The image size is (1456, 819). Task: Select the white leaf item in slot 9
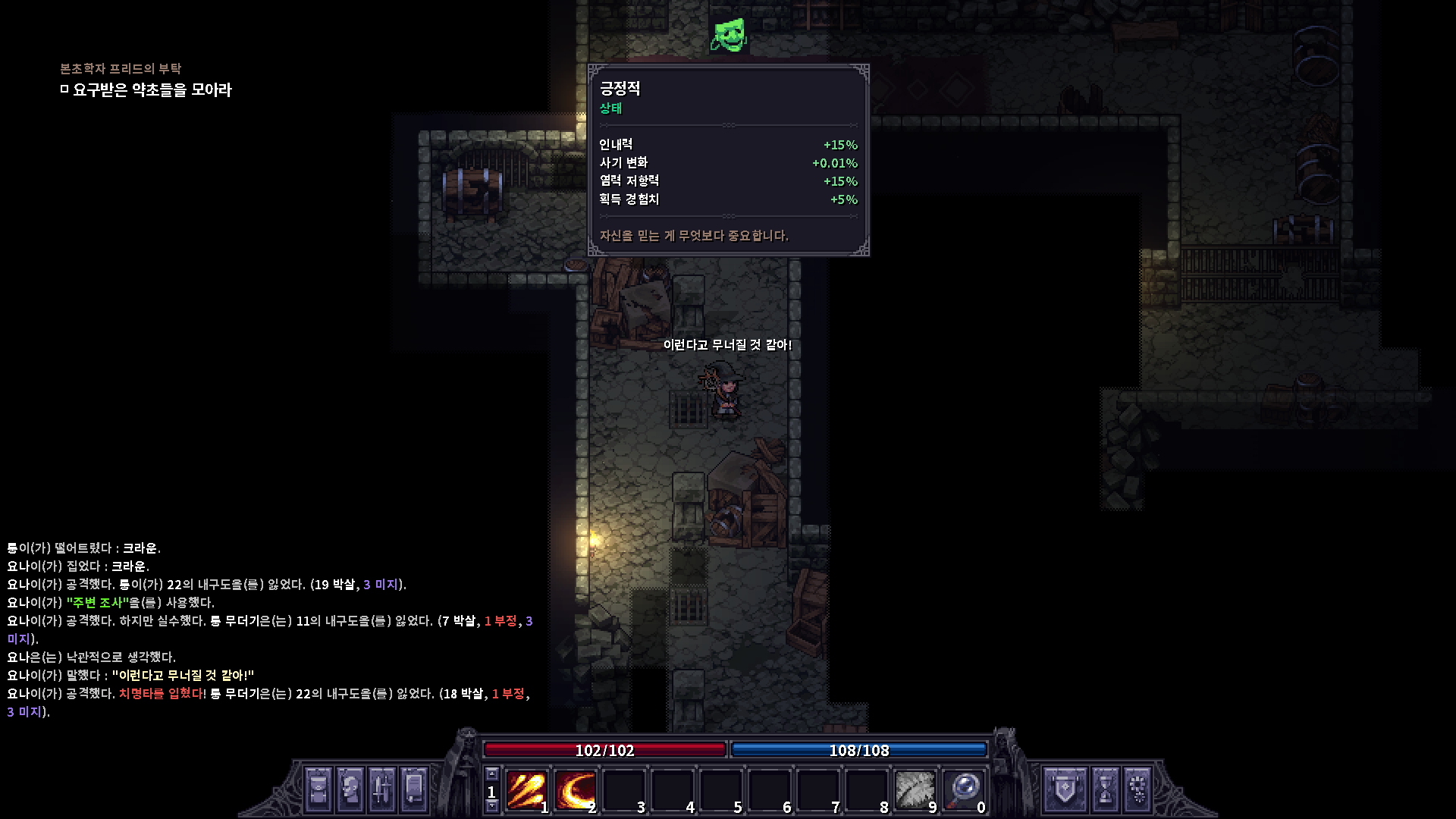point(914,790)
